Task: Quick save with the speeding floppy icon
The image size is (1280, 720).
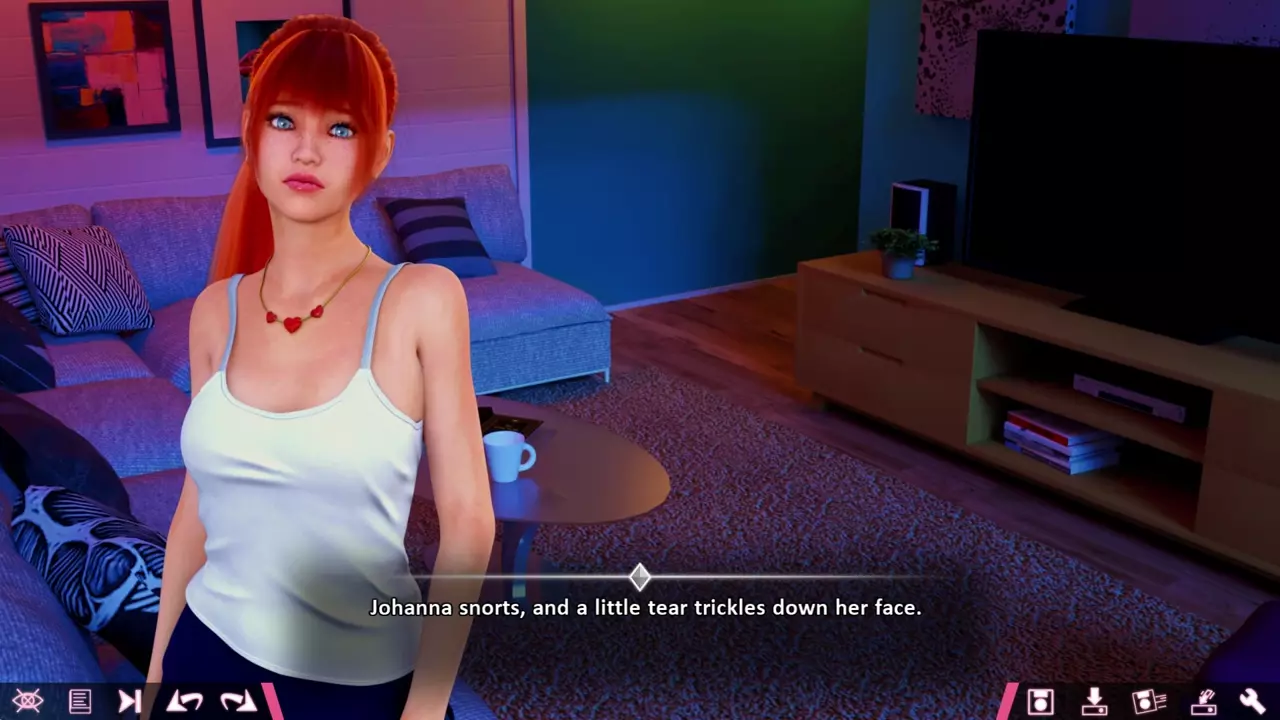Action: pyautogui.click(x=1149, y=701)
